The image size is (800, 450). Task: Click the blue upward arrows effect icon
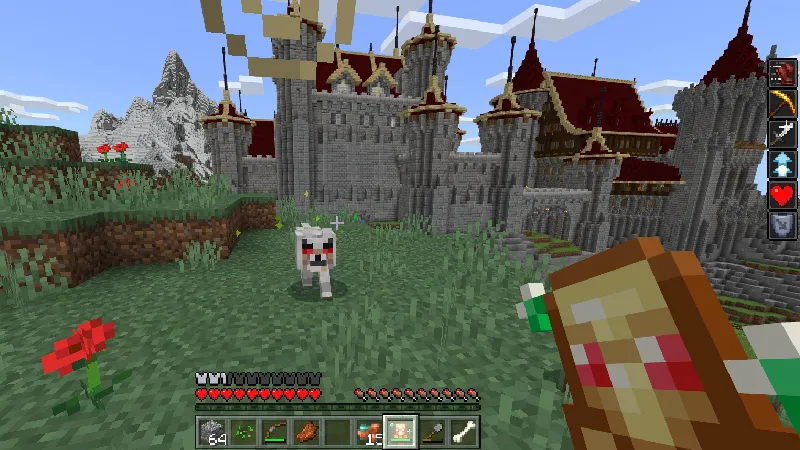(781, 165)
